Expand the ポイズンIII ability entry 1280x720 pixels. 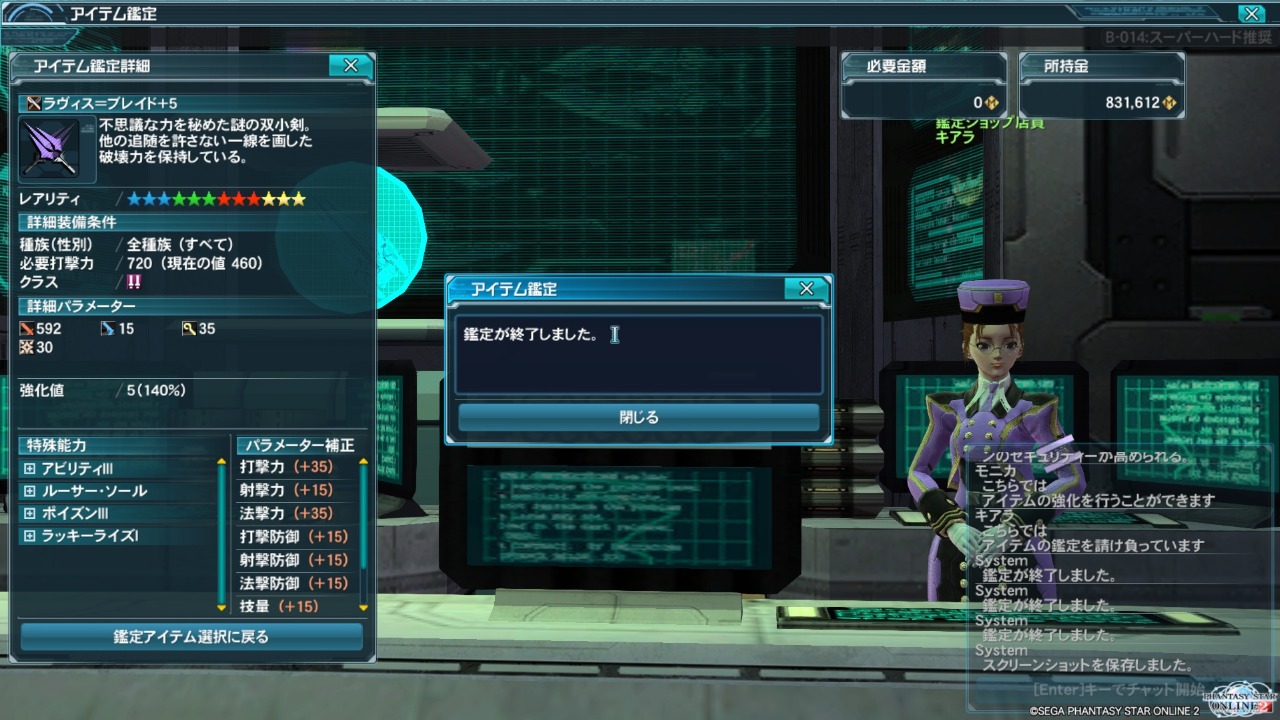coord(29,513)
